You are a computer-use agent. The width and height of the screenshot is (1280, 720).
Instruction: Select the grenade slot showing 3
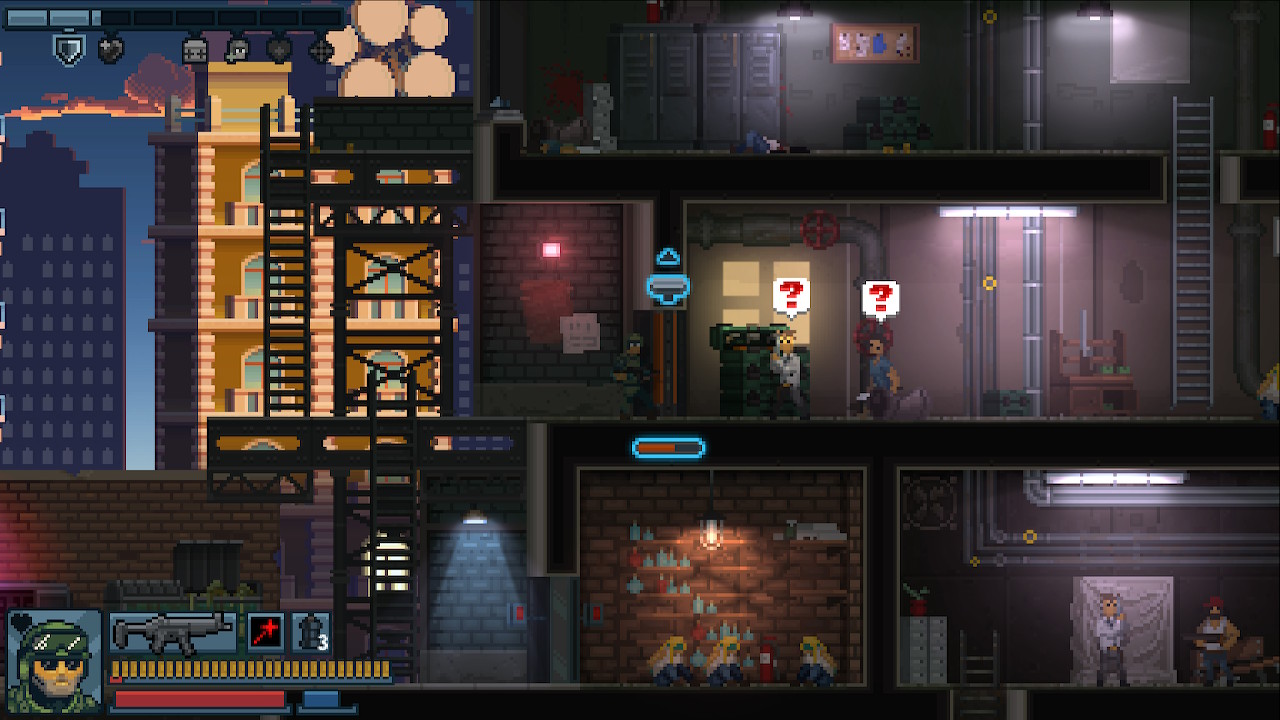click(310, 633)
